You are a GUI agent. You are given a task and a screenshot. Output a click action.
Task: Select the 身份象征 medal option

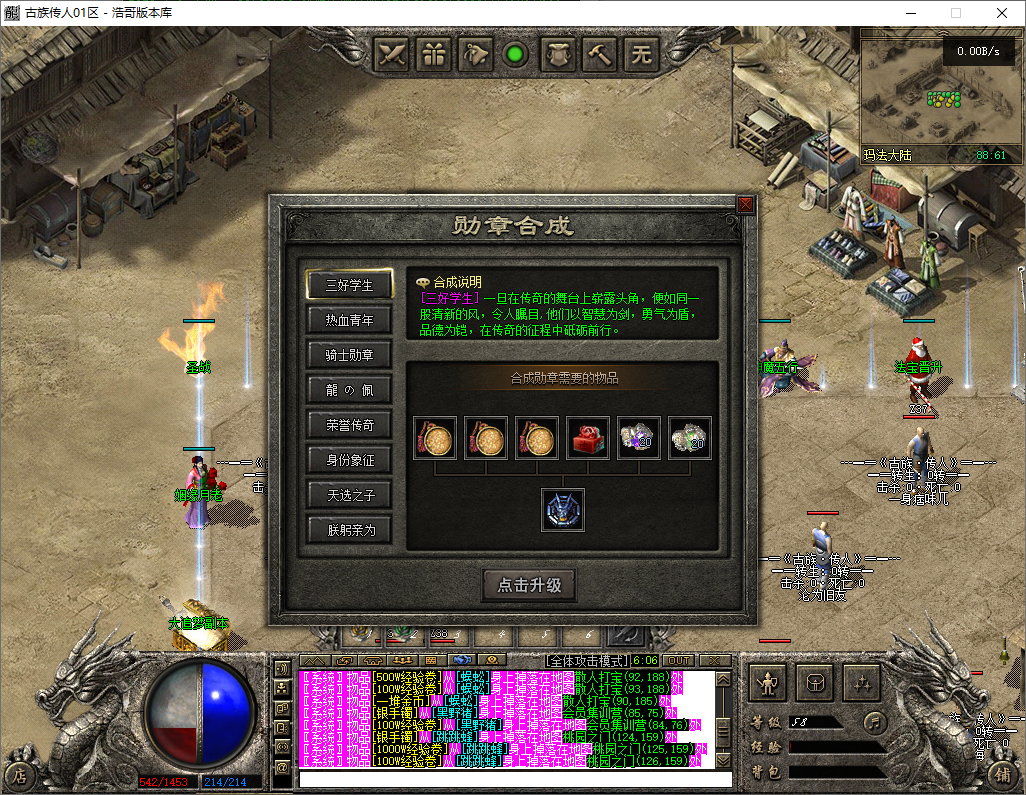[x=349, y=460]
